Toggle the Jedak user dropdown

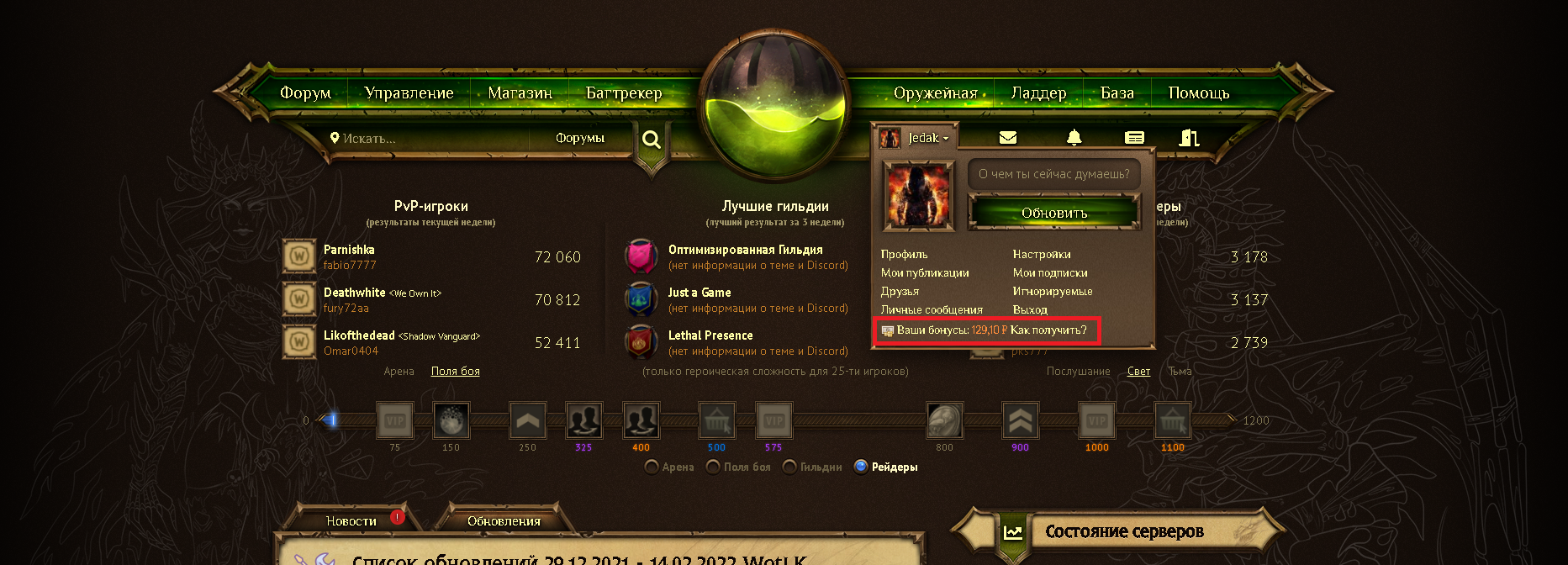[x=927, y=138]
